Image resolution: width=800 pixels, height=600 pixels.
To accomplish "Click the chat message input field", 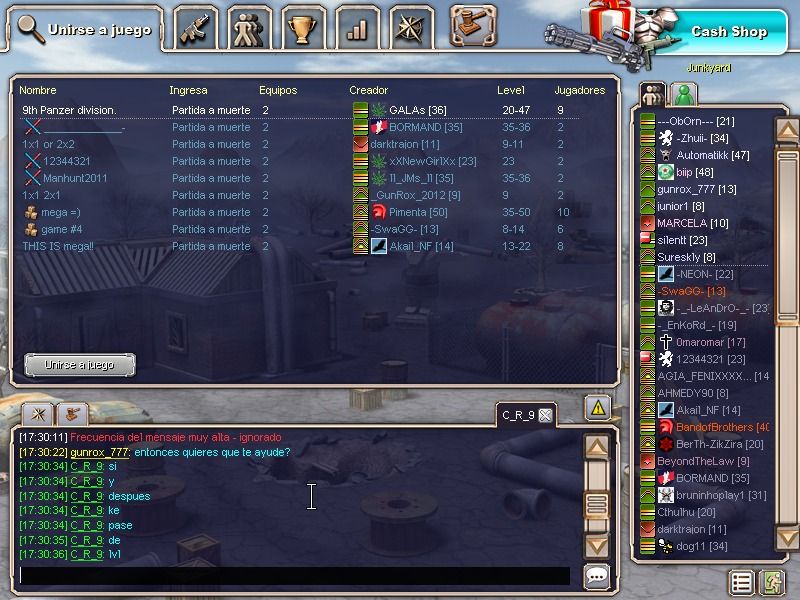I will [x=295, y=576].
